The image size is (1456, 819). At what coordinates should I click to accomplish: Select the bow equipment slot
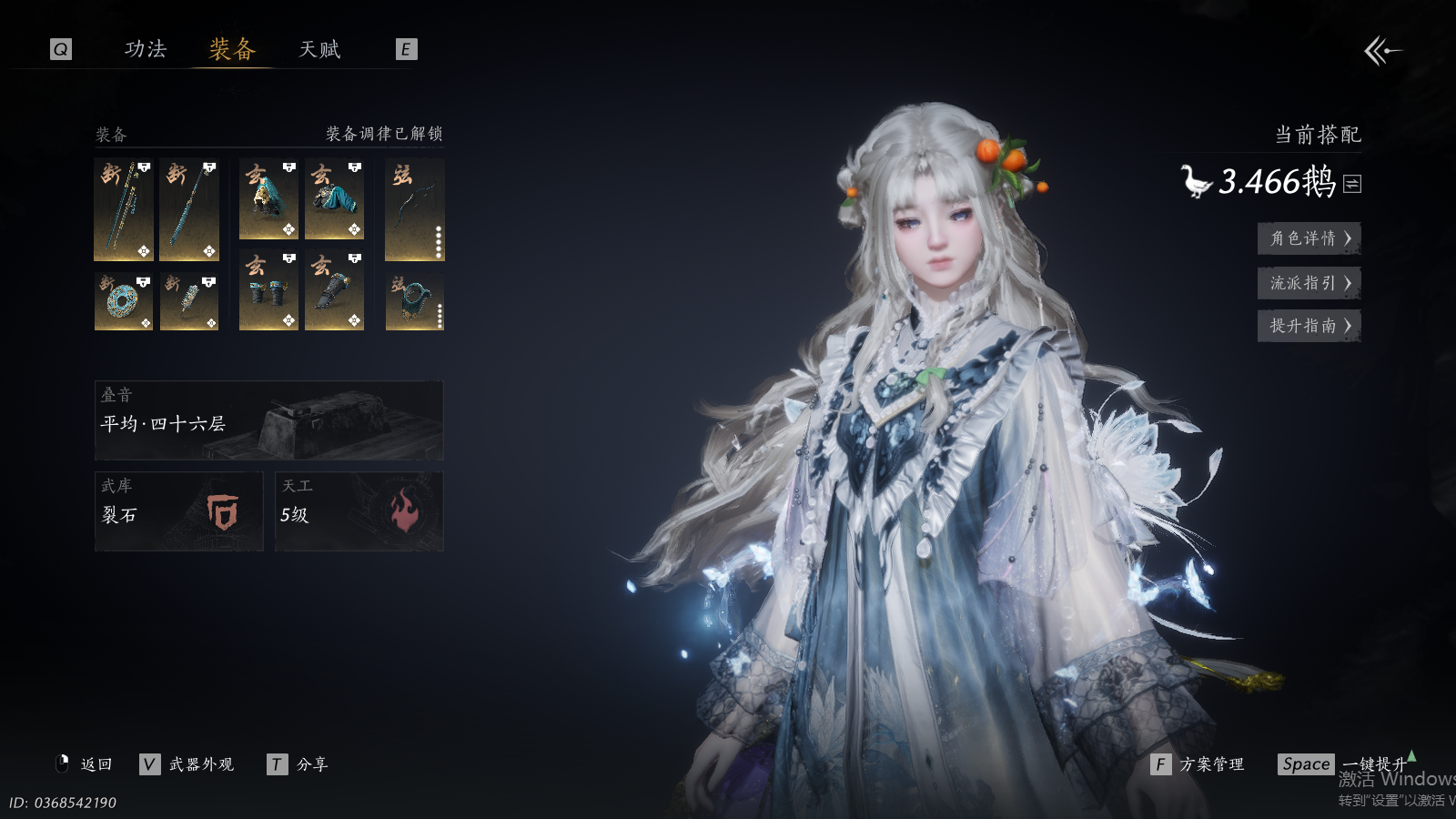(x=415, y=210)
